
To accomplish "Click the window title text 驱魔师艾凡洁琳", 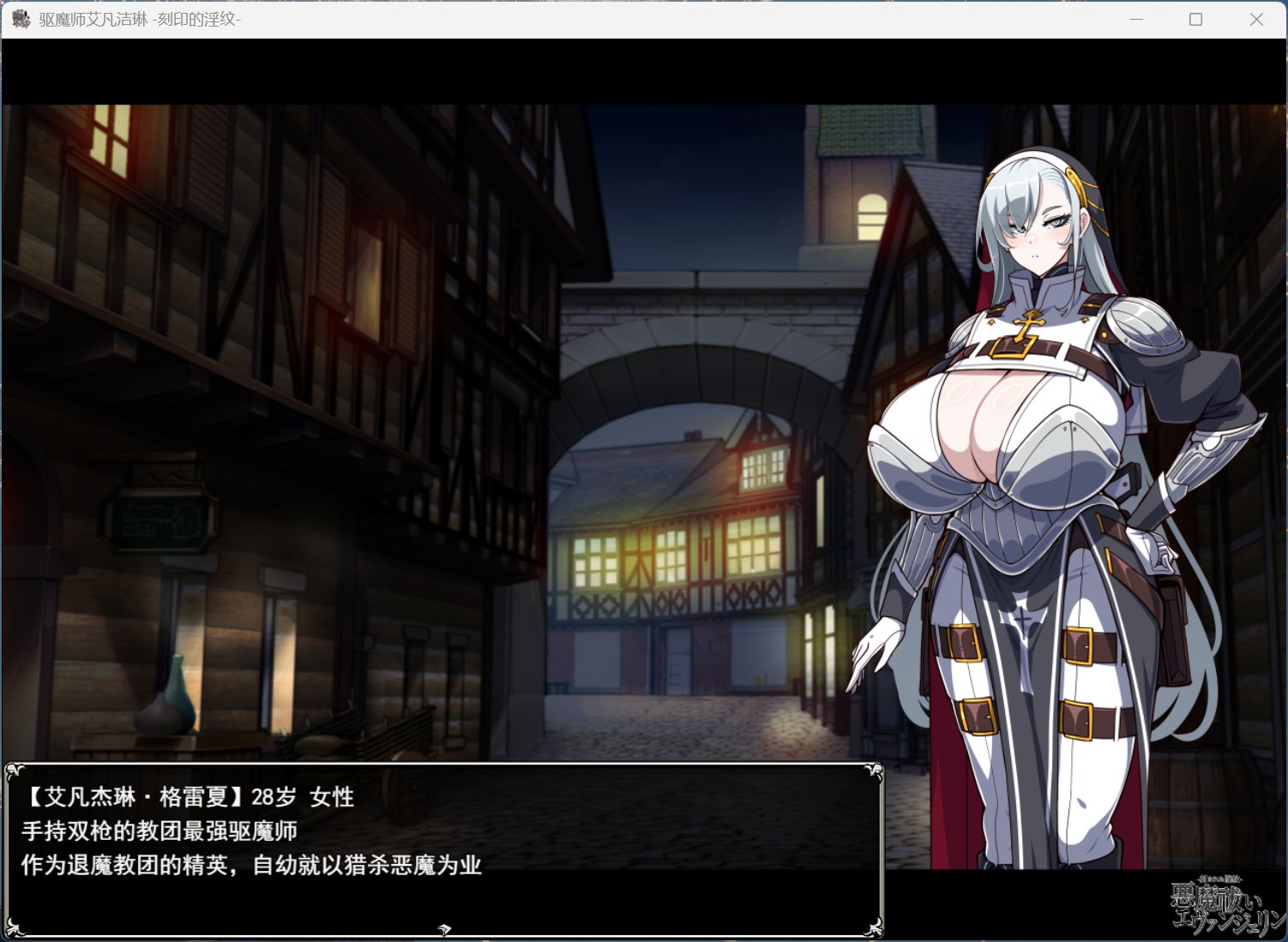I will point(94,19).
